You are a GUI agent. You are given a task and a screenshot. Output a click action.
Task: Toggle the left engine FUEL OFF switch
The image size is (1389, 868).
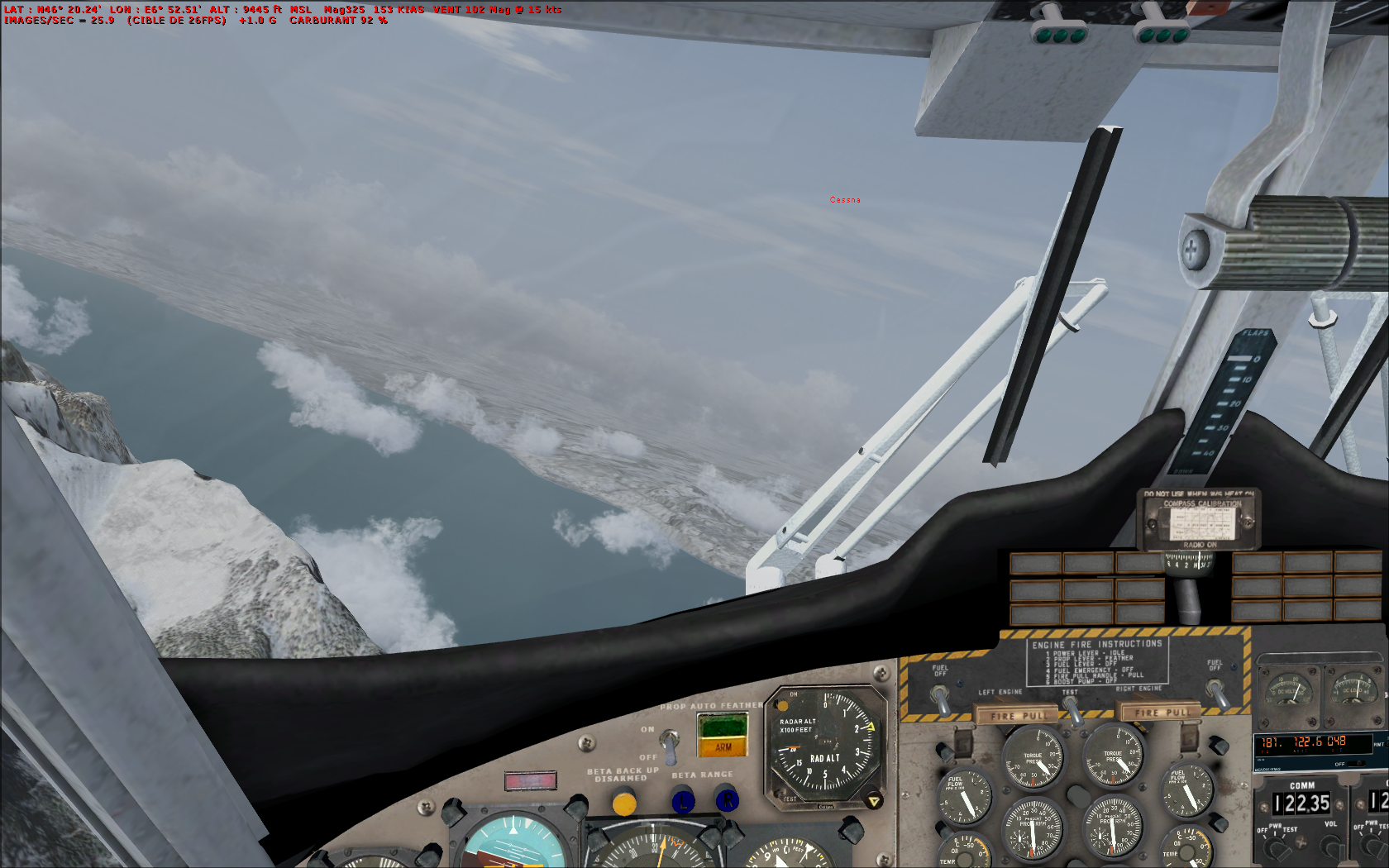(941, 699)
